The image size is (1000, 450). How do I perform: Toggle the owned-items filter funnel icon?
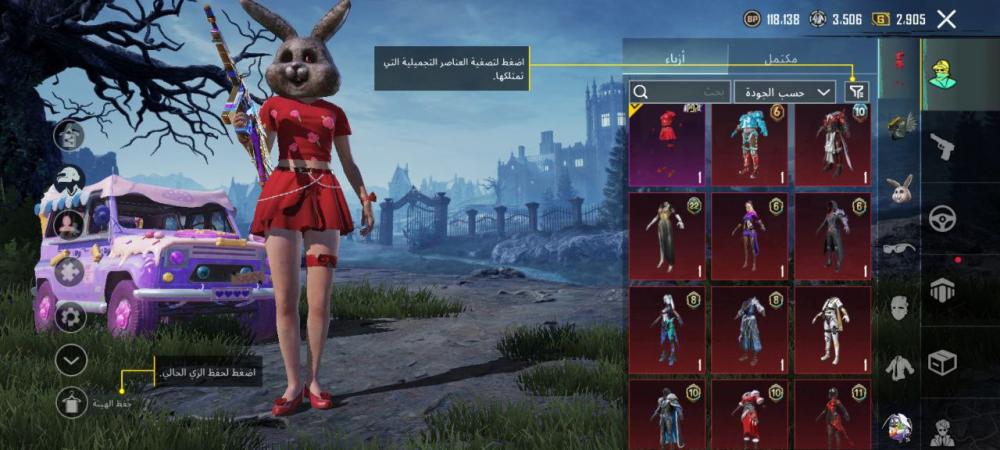[857, 92]
